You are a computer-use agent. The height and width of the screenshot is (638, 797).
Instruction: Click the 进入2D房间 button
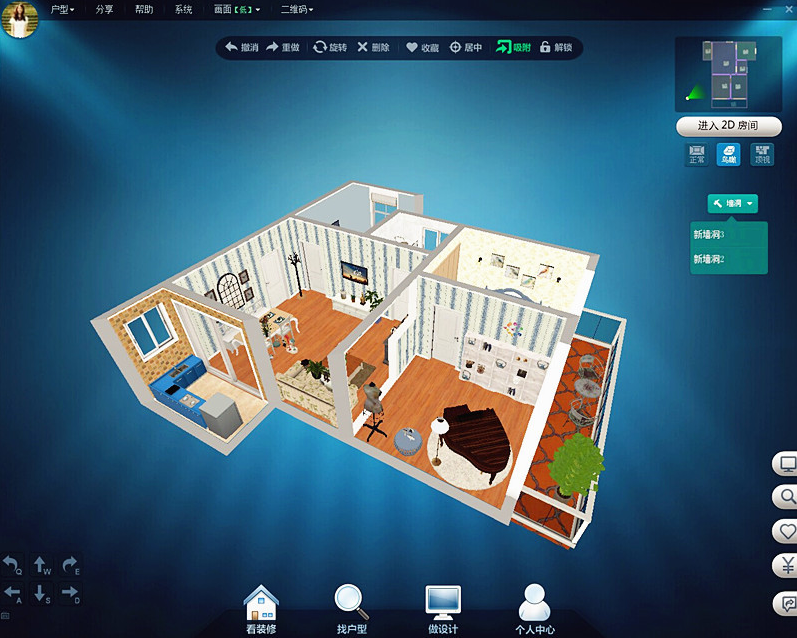(x=727, y=126)
